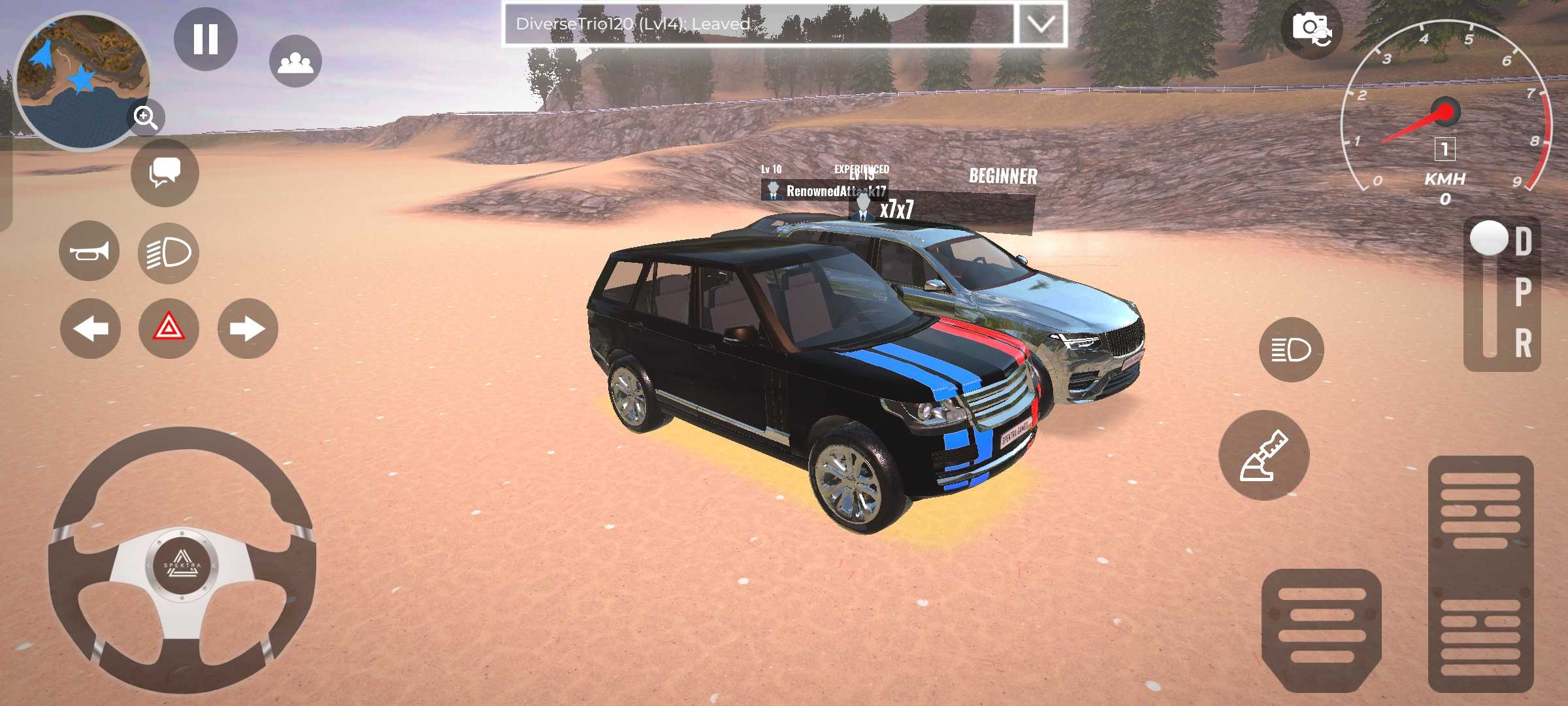1568x706 pixels.
Task: Switch camera view with the camera icon
Action: [x=1311, y=29]
